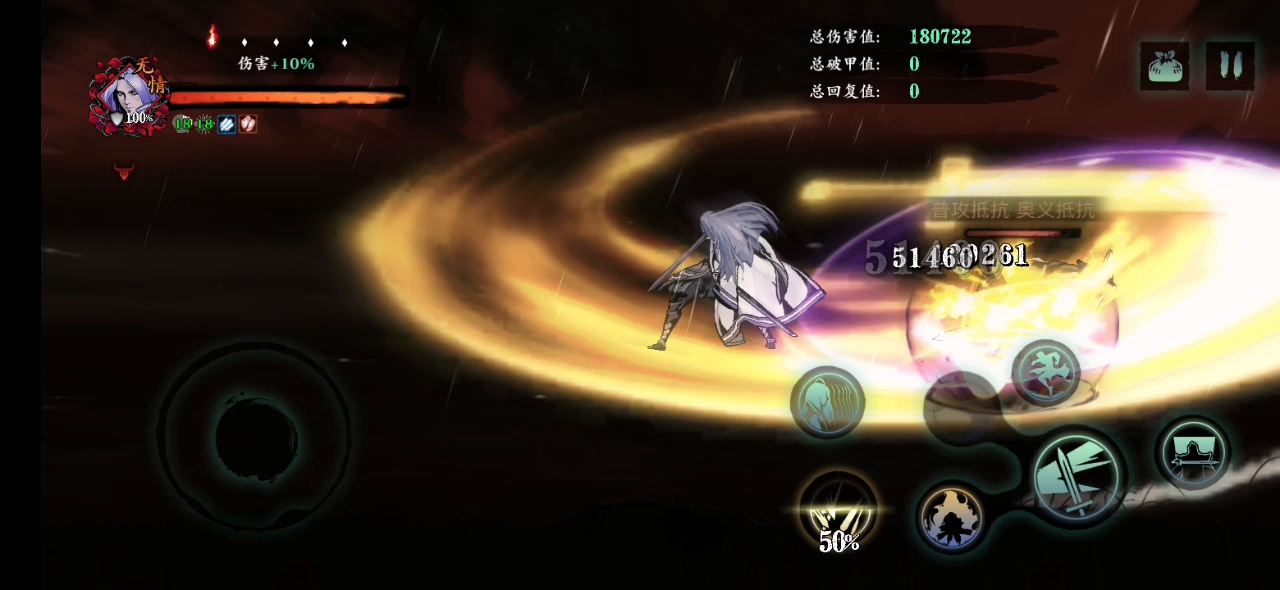Use the swordsman banner skill

click(1194, 452)
